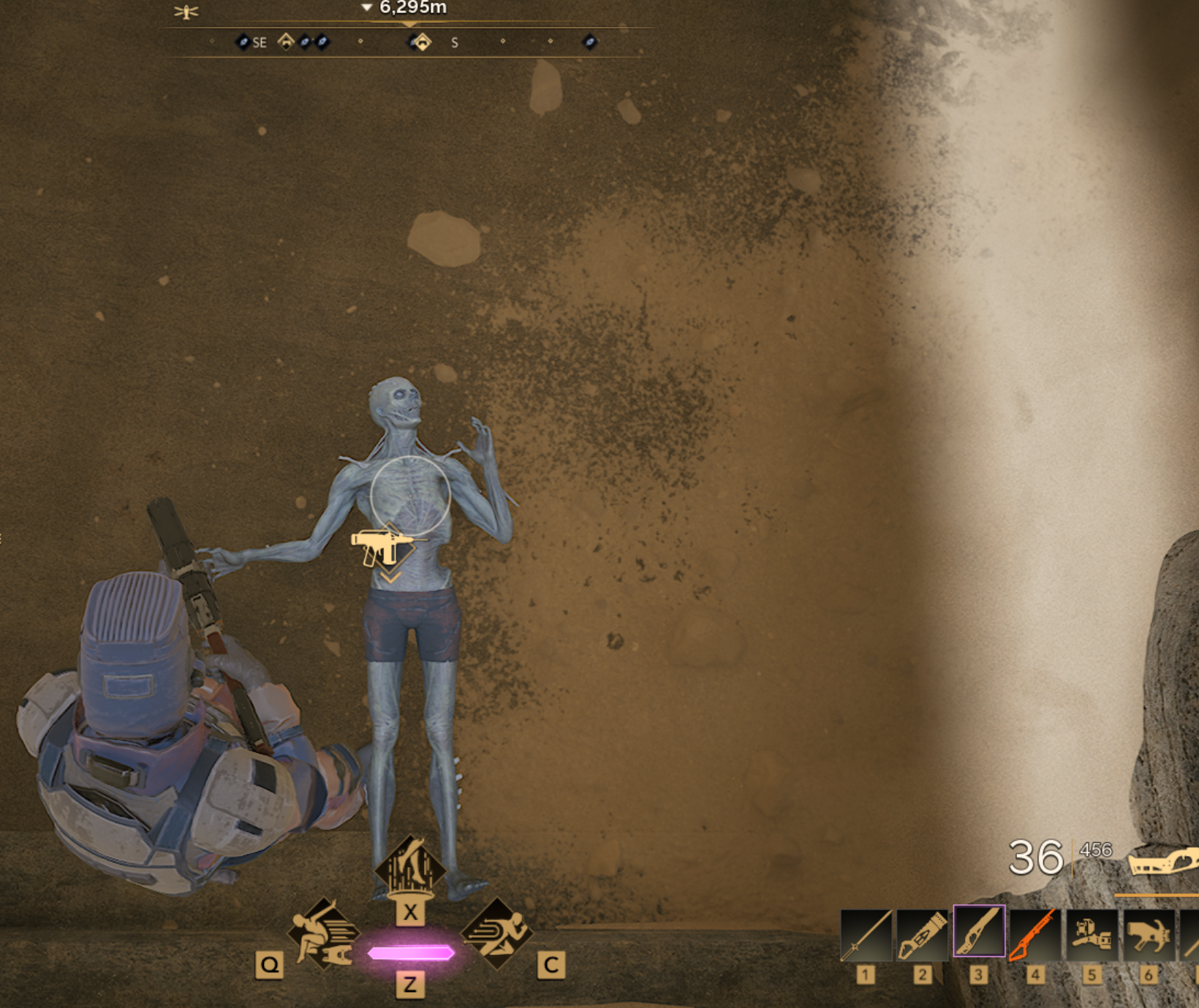Click the base marker at compass center
Image resolution: width=1199 pixels, height=1008 pixels.
coord(421,42)
